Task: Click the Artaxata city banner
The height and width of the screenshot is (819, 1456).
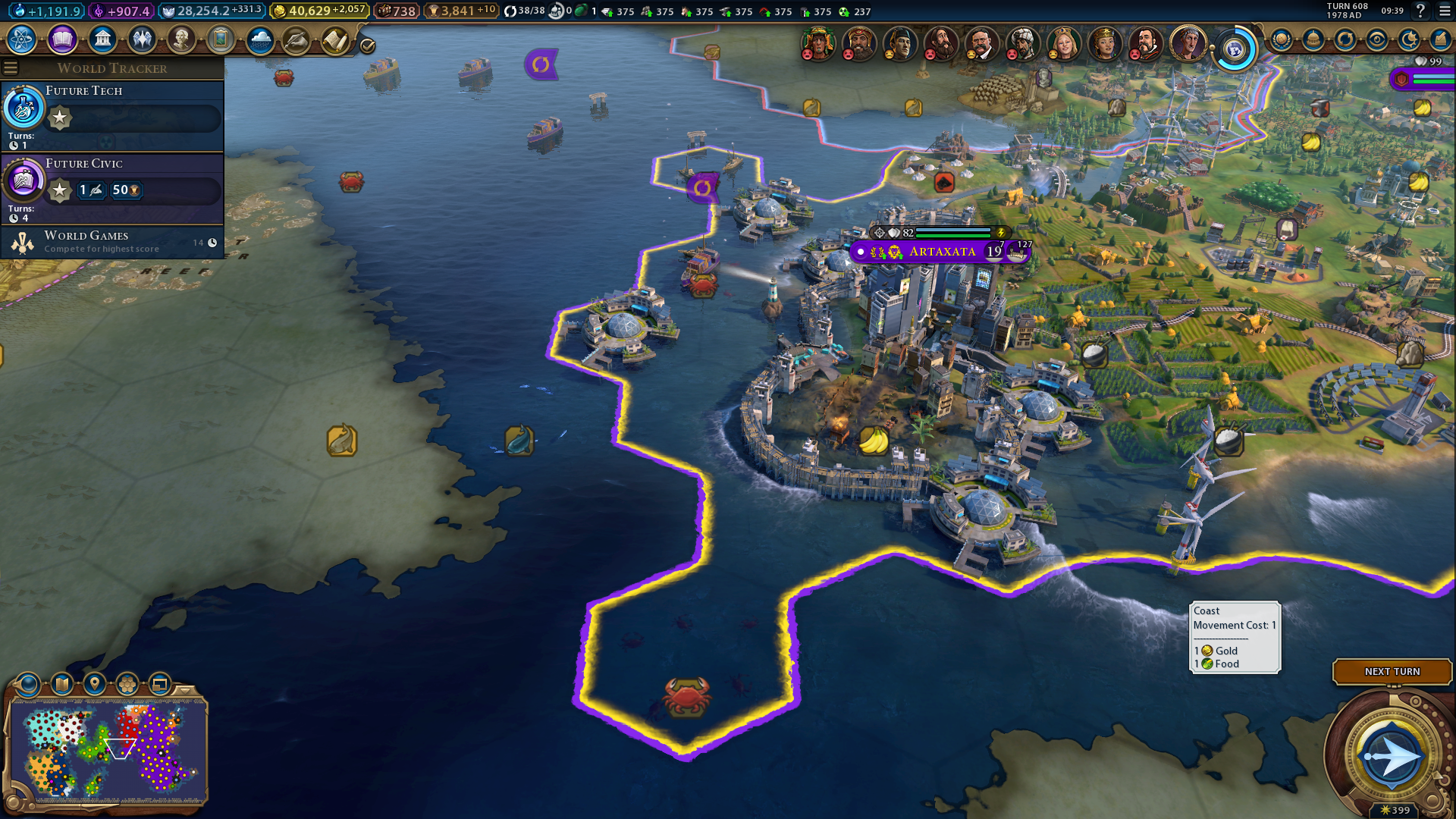Action: coord(942,252)
